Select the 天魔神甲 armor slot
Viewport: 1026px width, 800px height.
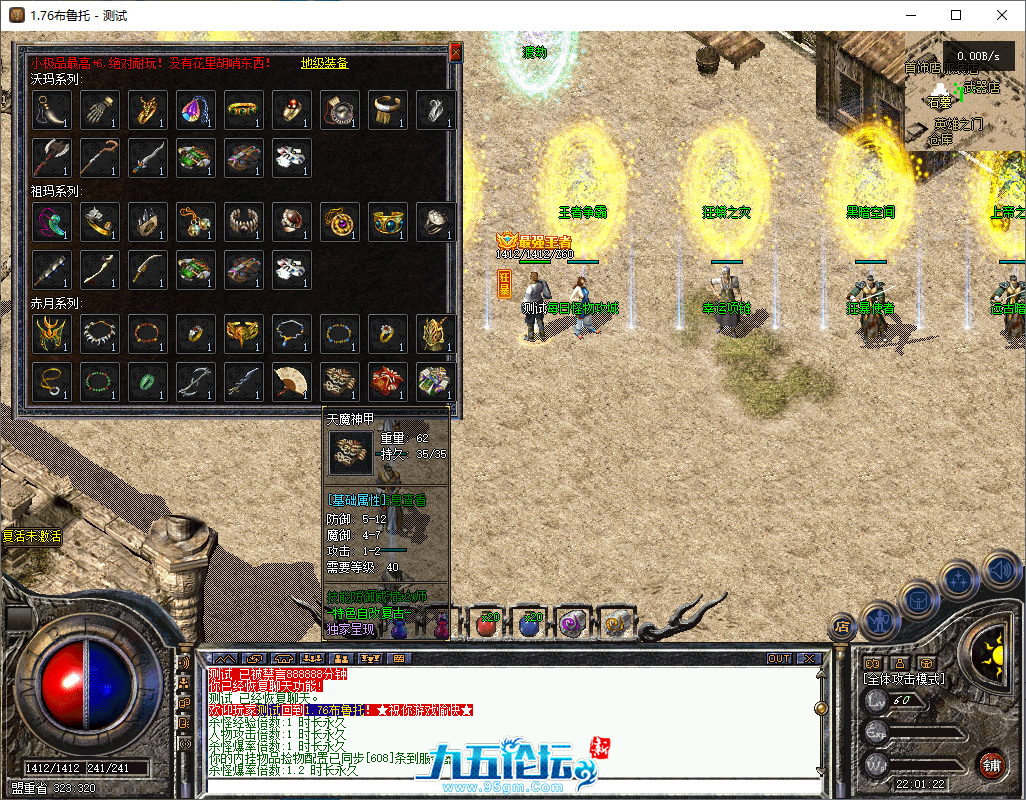click(x=340, y=381)
